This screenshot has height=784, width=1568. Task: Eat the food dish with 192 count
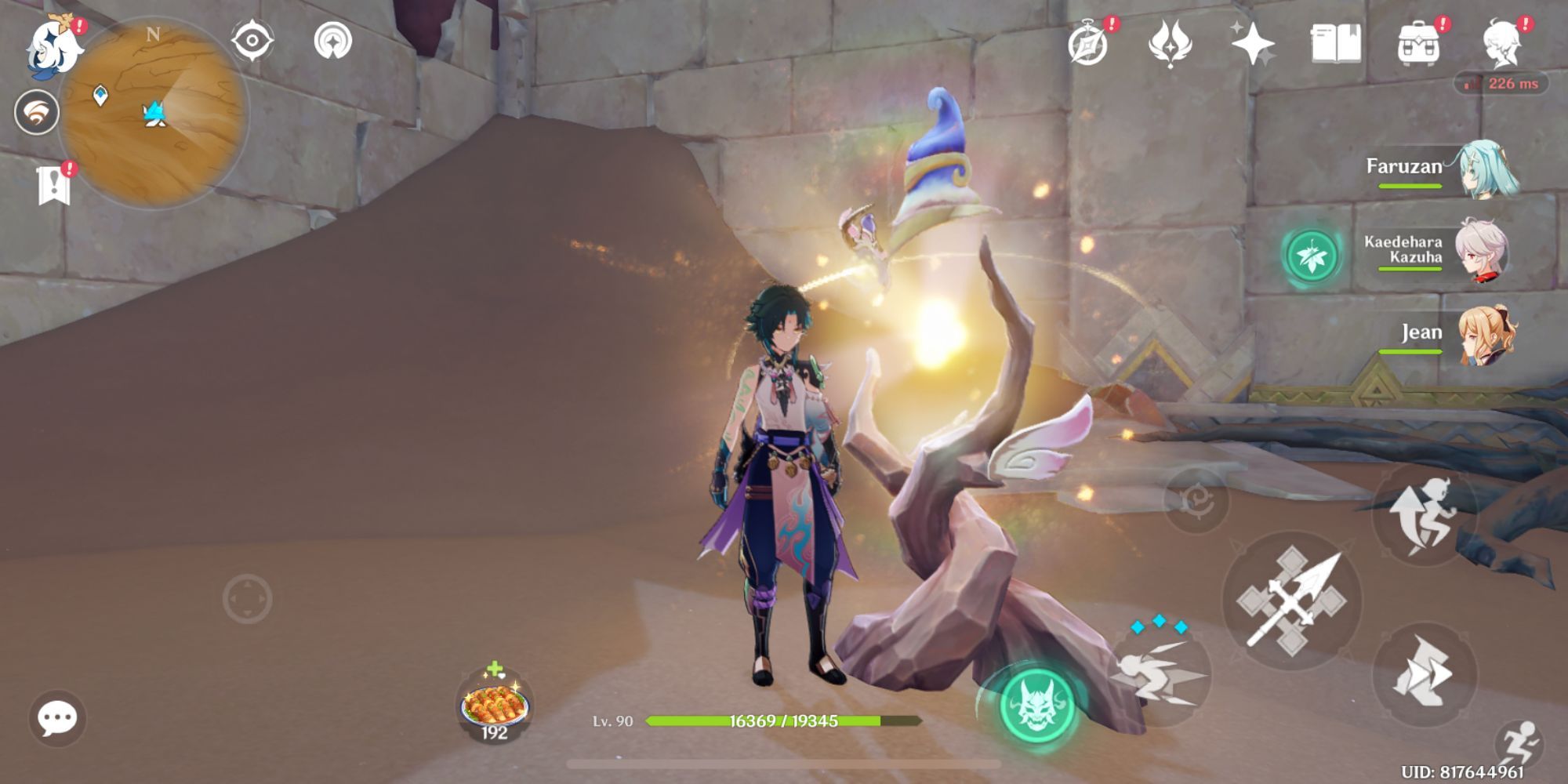pyautogui.click(x=494, y=704)
